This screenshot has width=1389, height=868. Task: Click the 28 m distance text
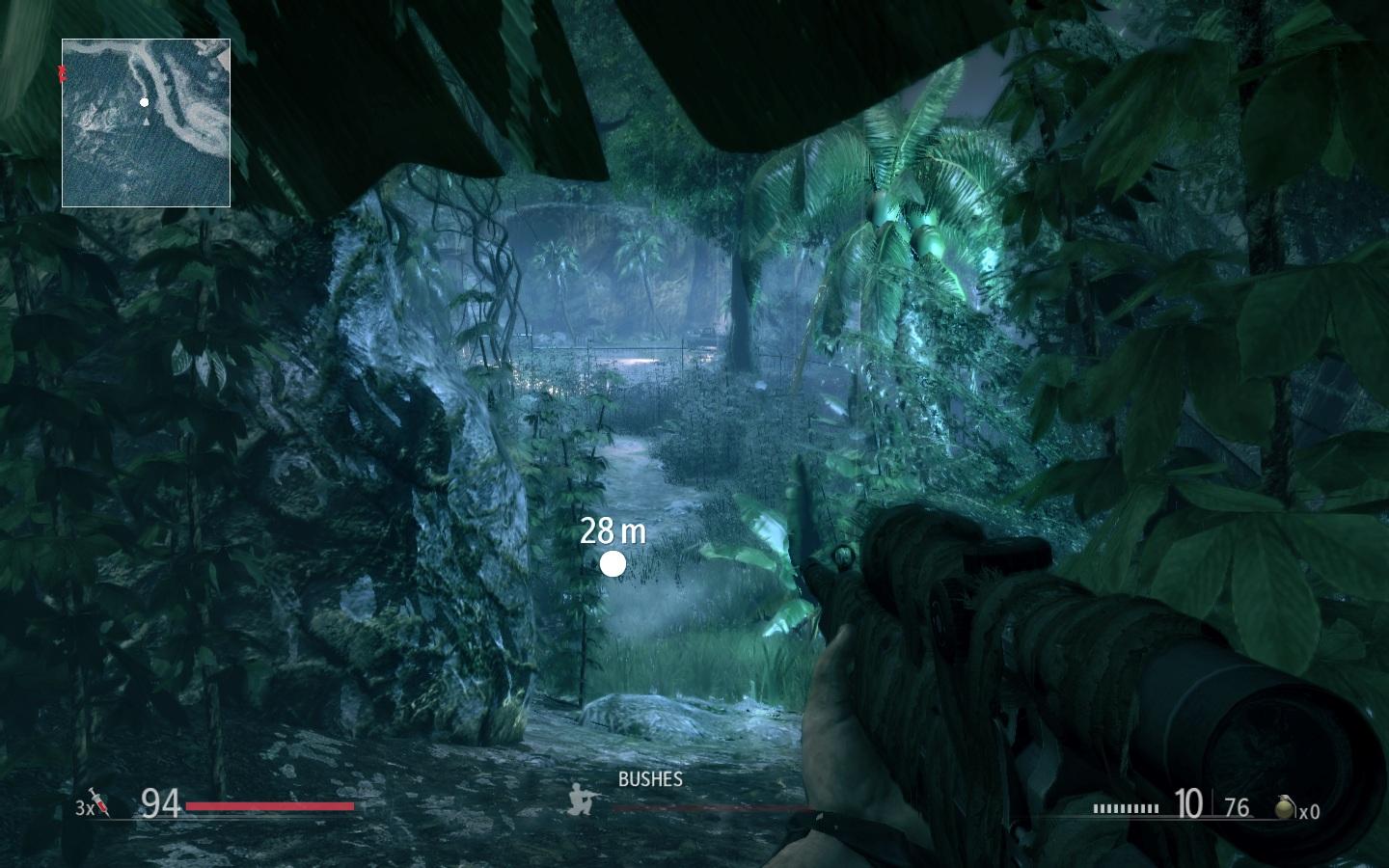tap(614, 529)
